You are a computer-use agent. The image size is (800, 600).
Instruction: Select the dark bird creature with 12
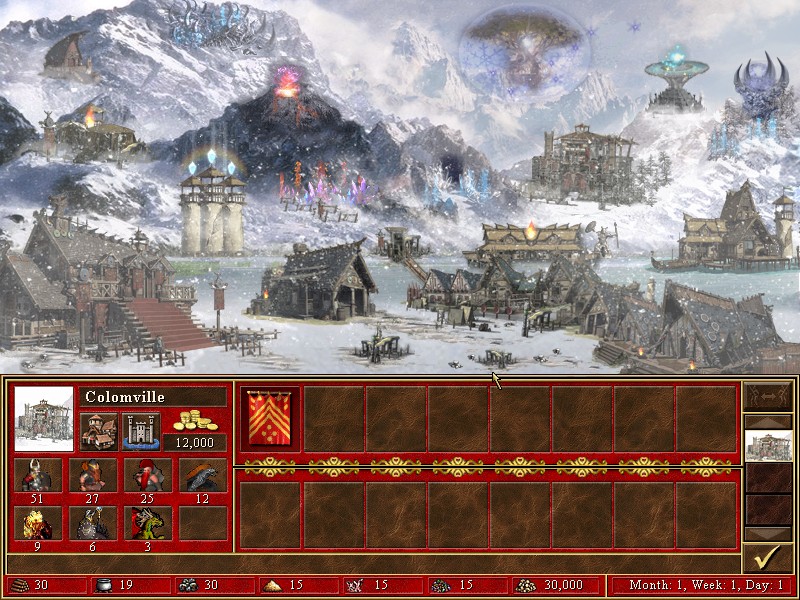click(203, 475)
